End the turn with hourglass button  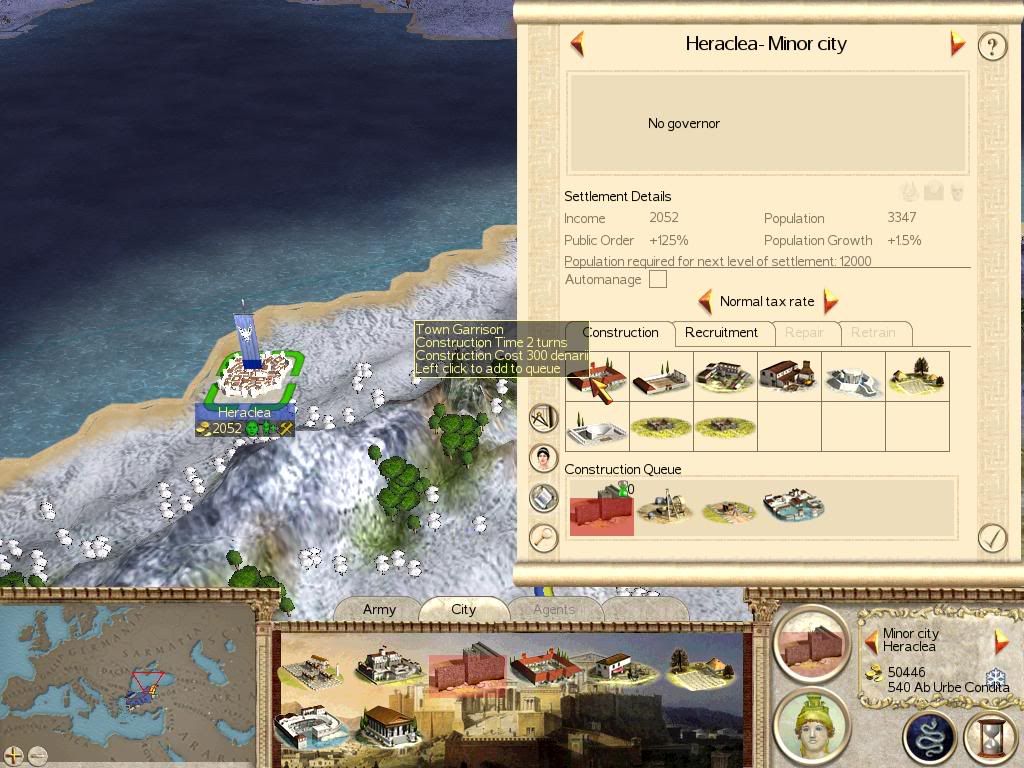click(990, 737)
